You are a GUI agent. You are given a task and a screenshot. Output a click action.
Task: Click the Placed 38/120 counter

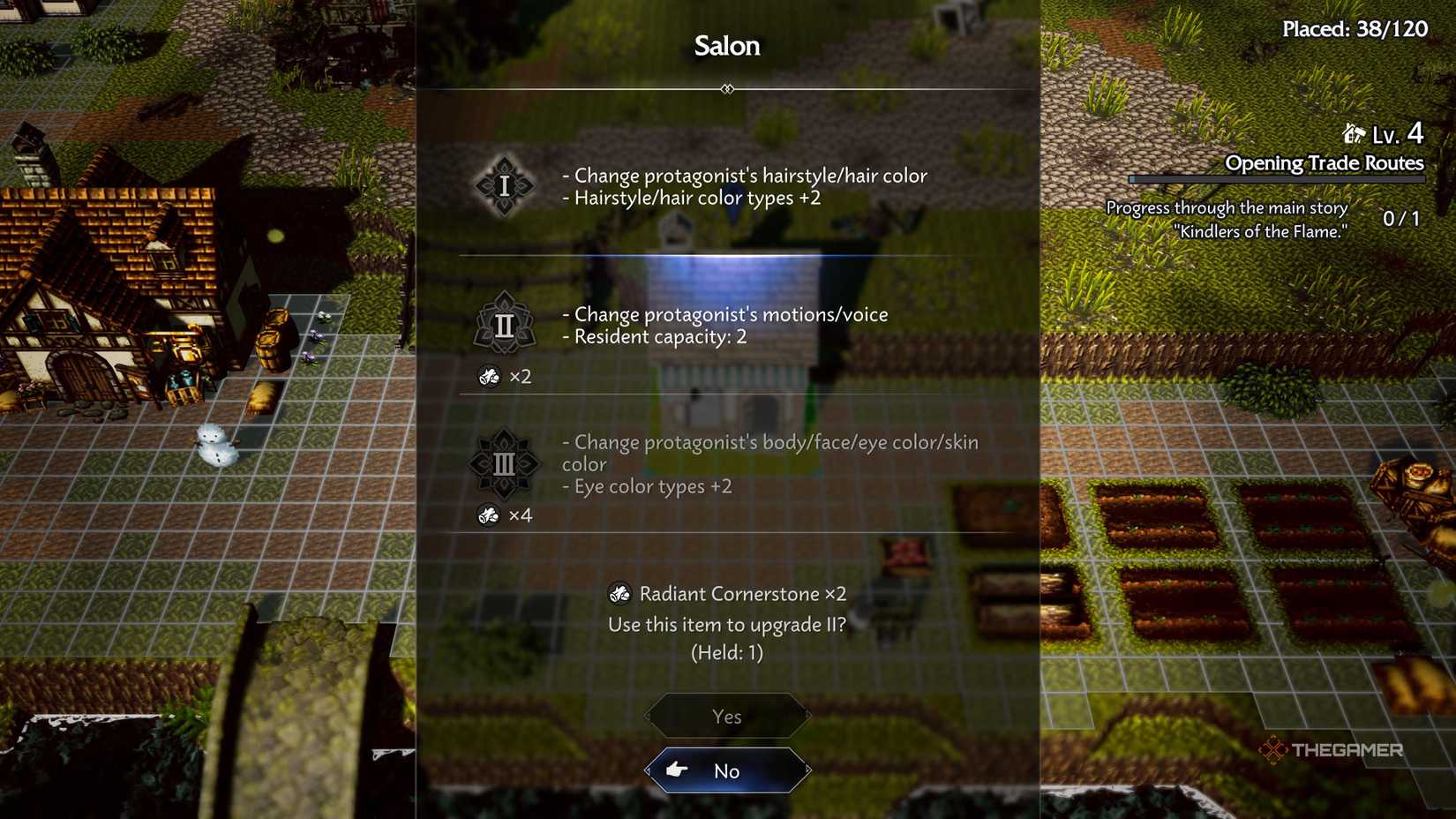[x=1354, y=28]
